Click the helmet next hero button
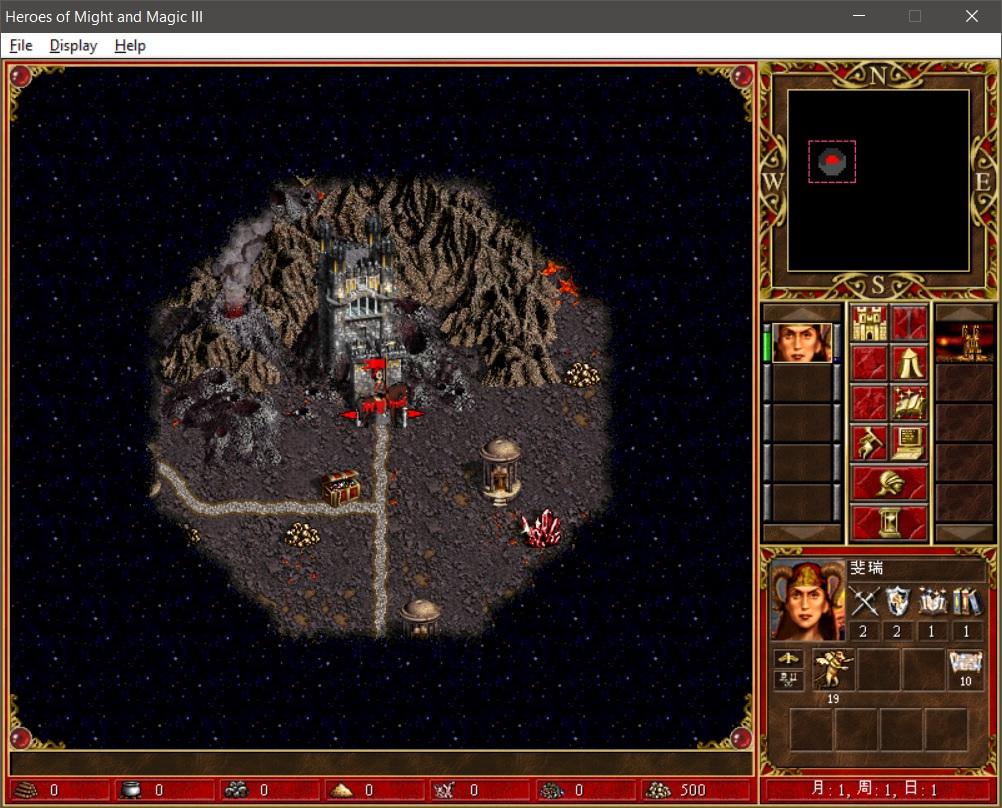 pyautogui.click(x=889, y=483)
